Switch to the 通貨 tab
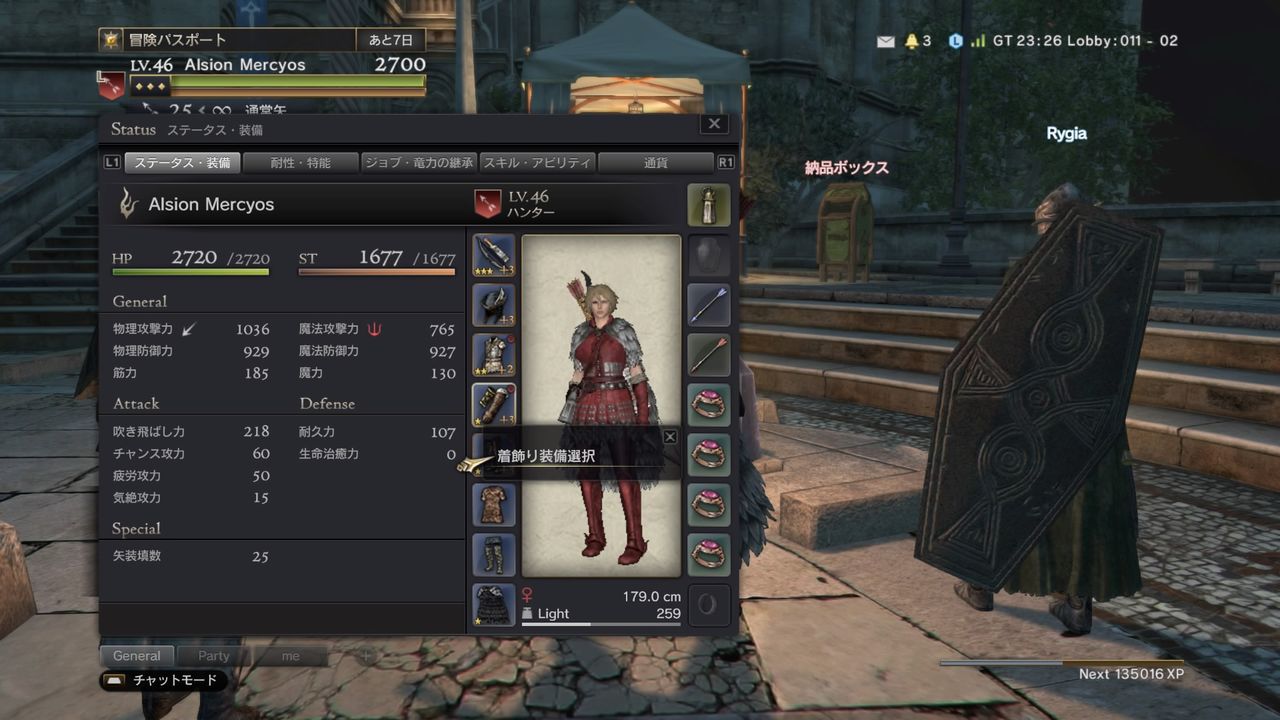This screenshot has height=720, width=1280. tap(656, 162)
